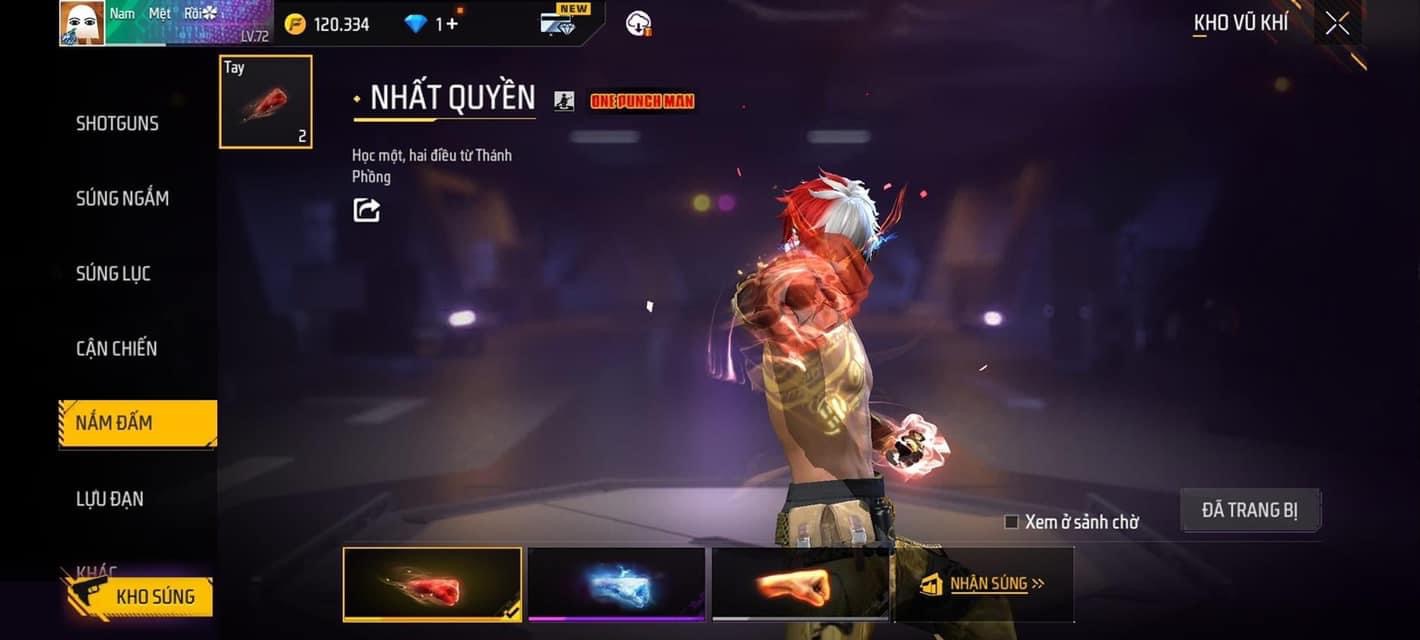
Task: Add diamonds with the plus button
Action: pyautogui.click(x=452, y=24)
